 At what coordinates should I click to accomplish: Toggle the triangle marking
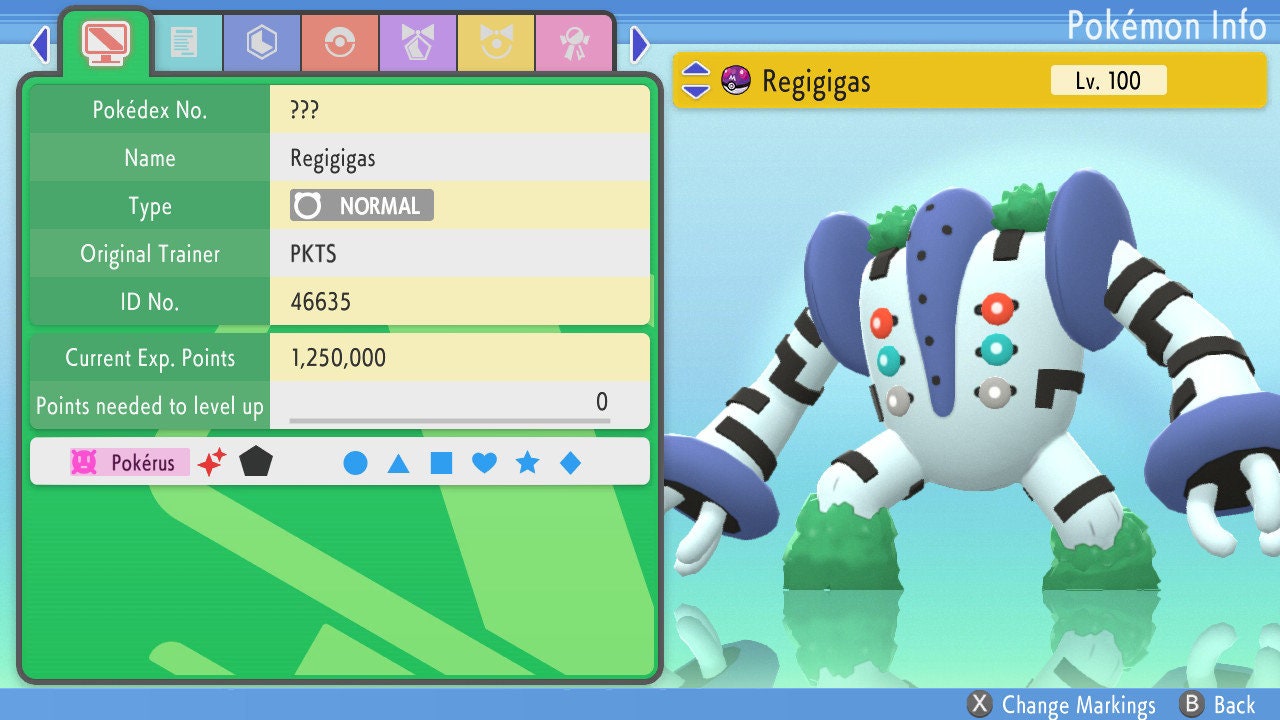point(398,463)
